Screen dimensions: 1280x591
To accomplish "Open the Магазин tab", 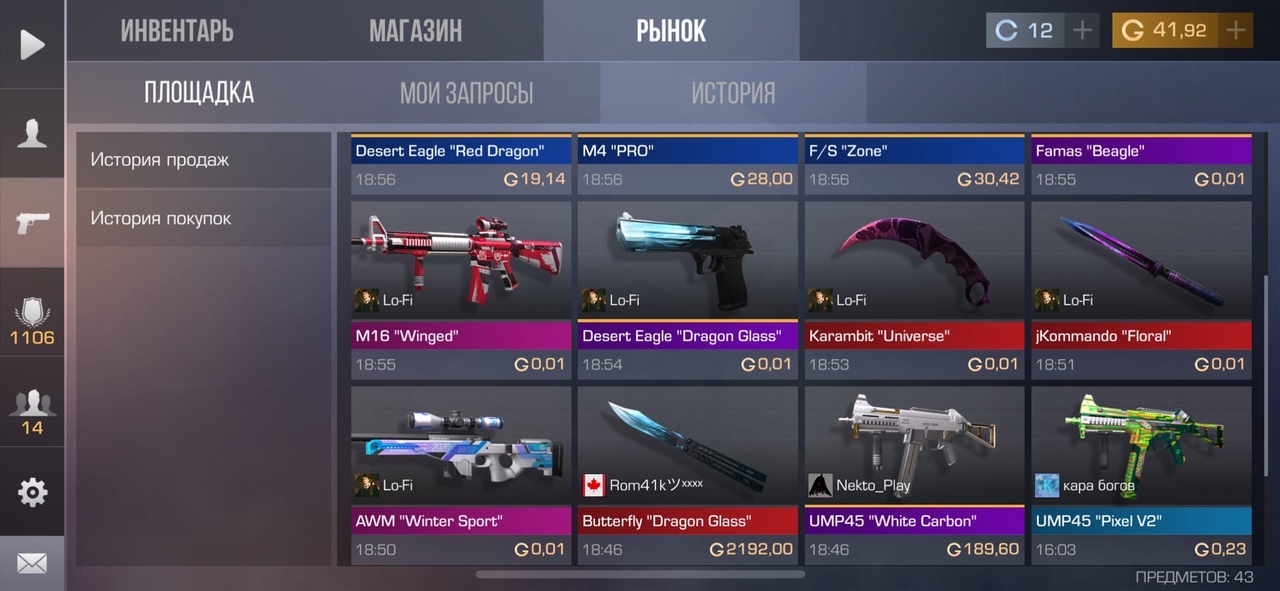I will click(x=415, y=31).
